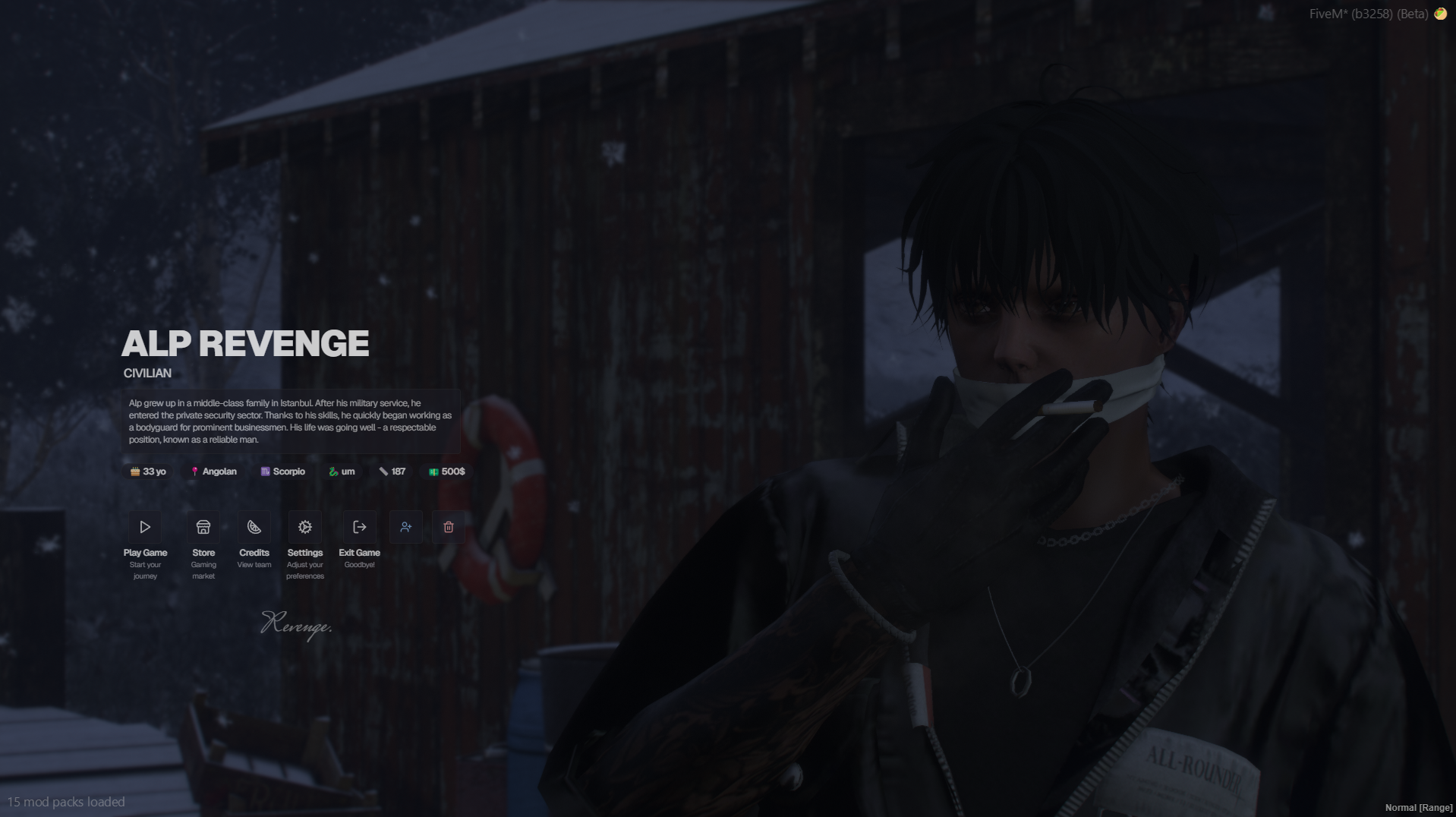Click the character biography text box

tap(291, 421)
